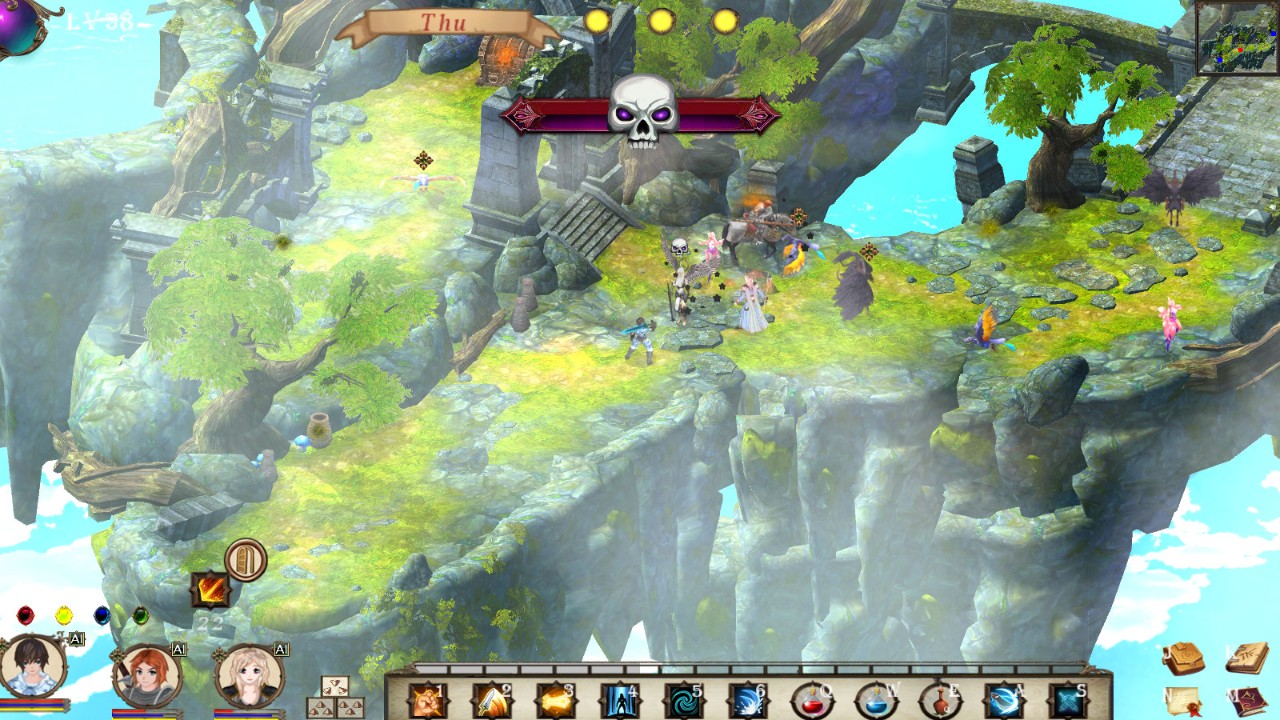Select the dark-haired hero portrait
Screen dimensions: 1280x720
pos(33,667)
